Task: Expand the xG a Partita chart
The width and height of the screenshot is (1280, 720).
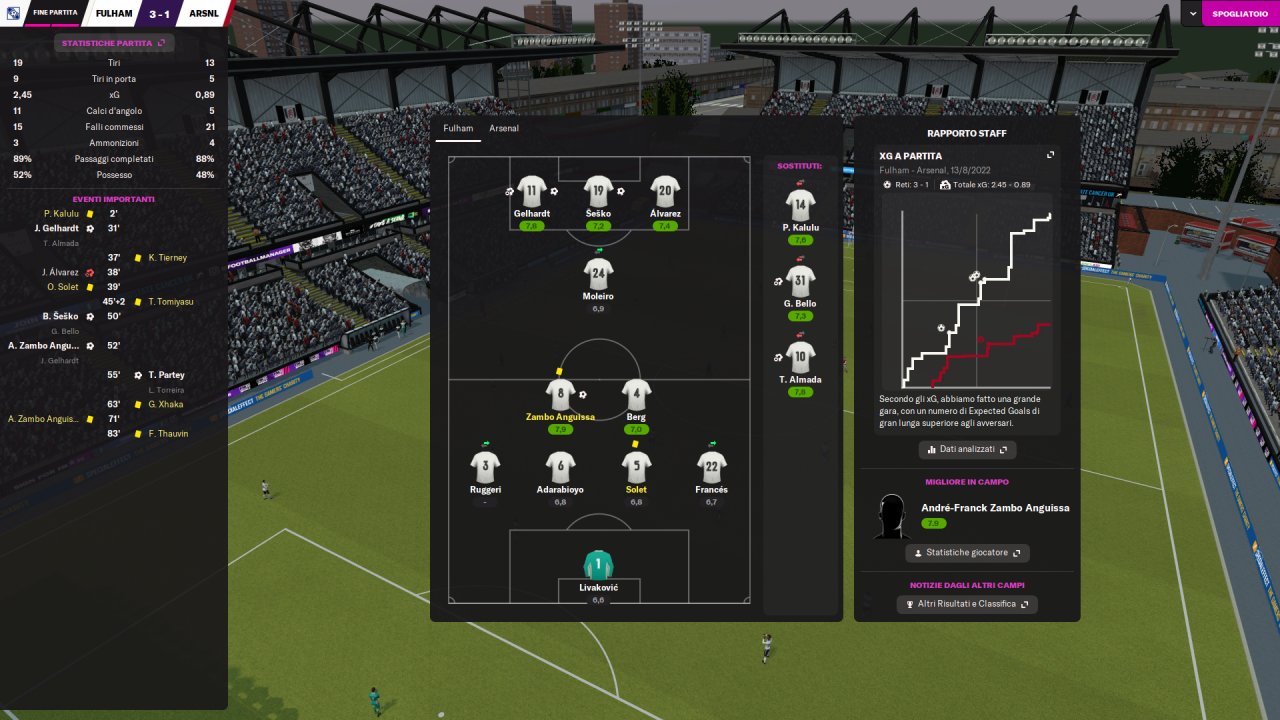Action: tap(1050, 155)
